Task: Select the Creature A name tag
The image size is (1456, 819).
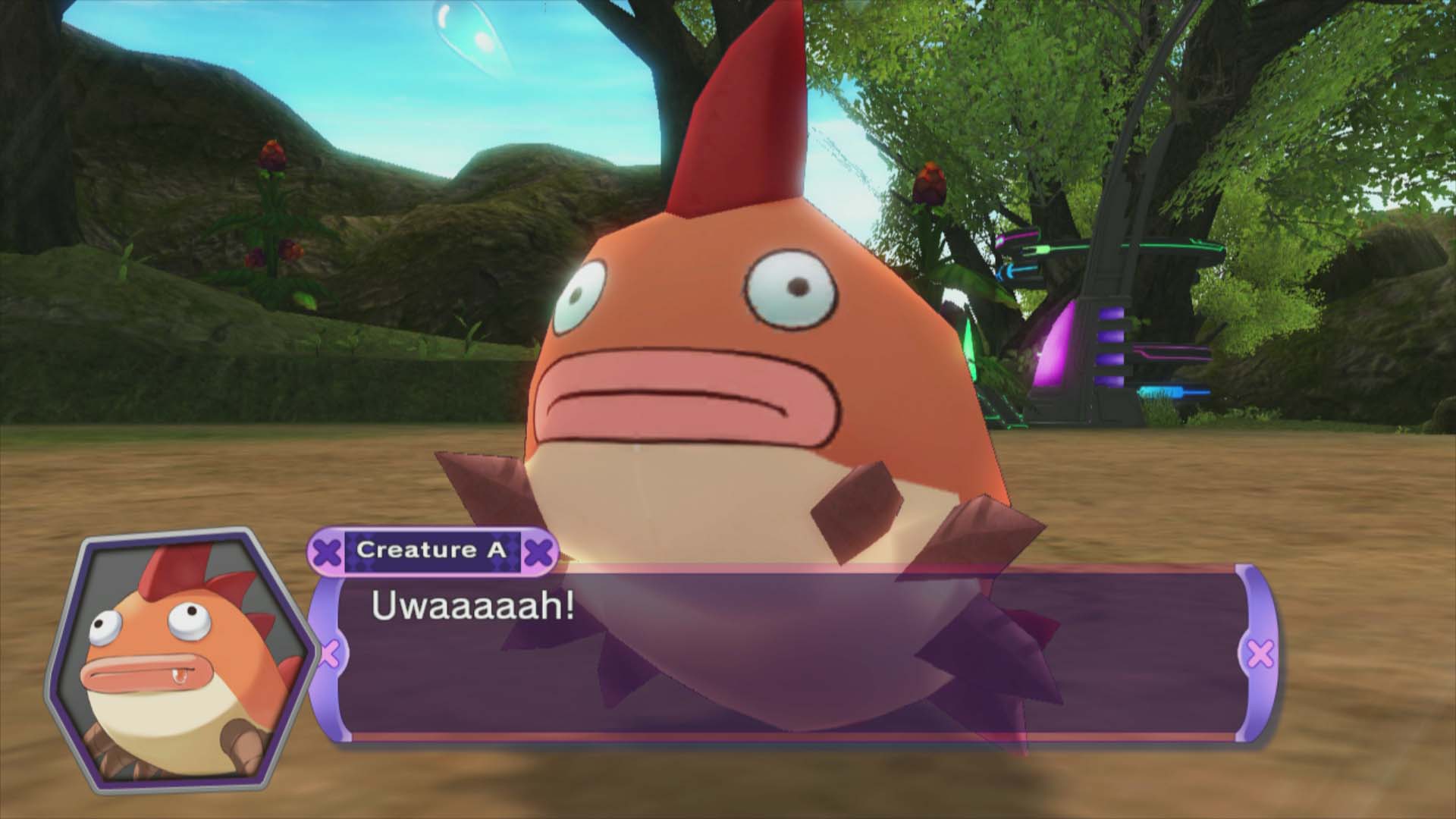Action: coord(431,550)
